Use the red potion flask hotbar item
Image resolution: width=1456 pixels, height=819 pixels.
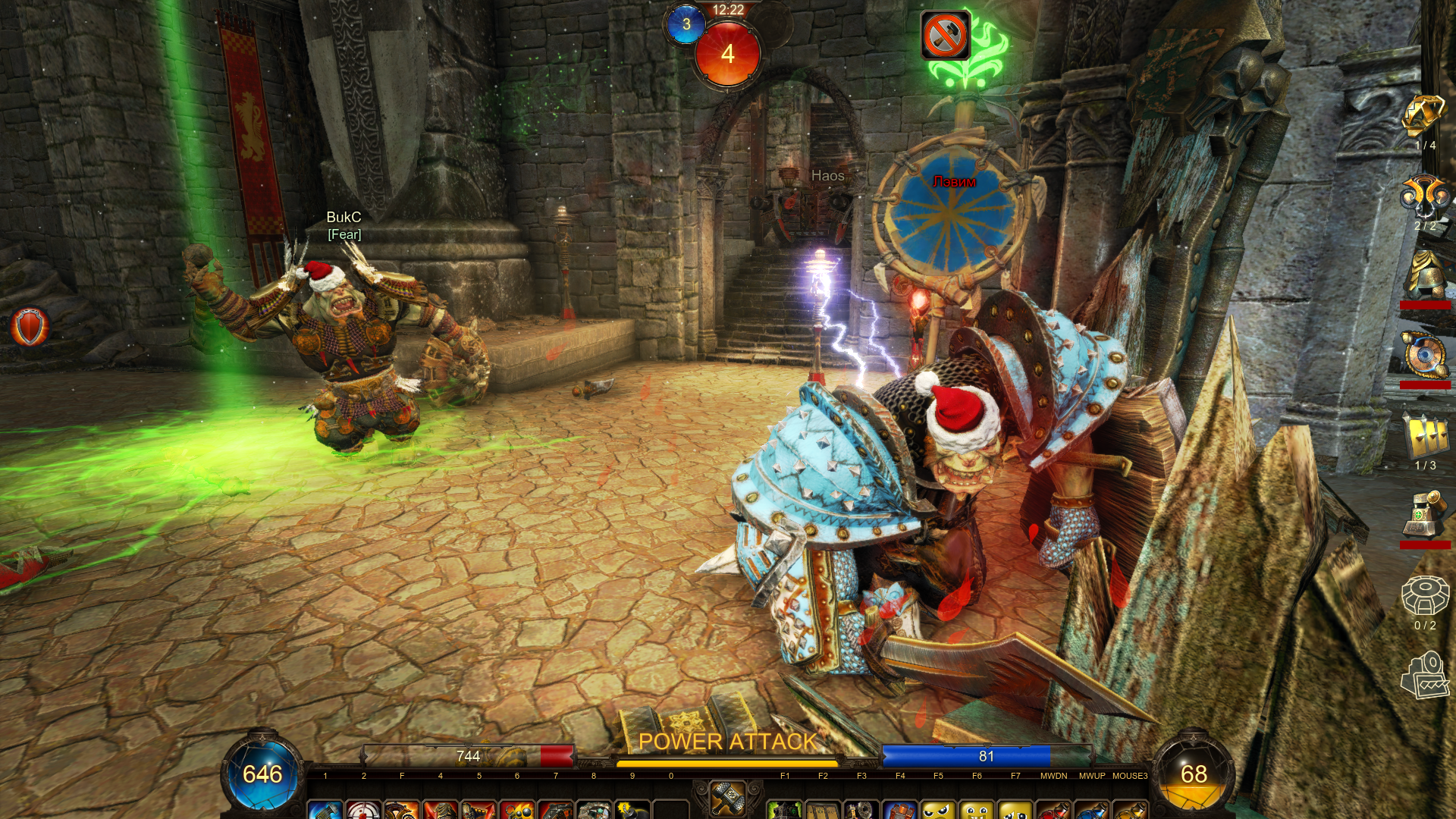click(1053, 810)
